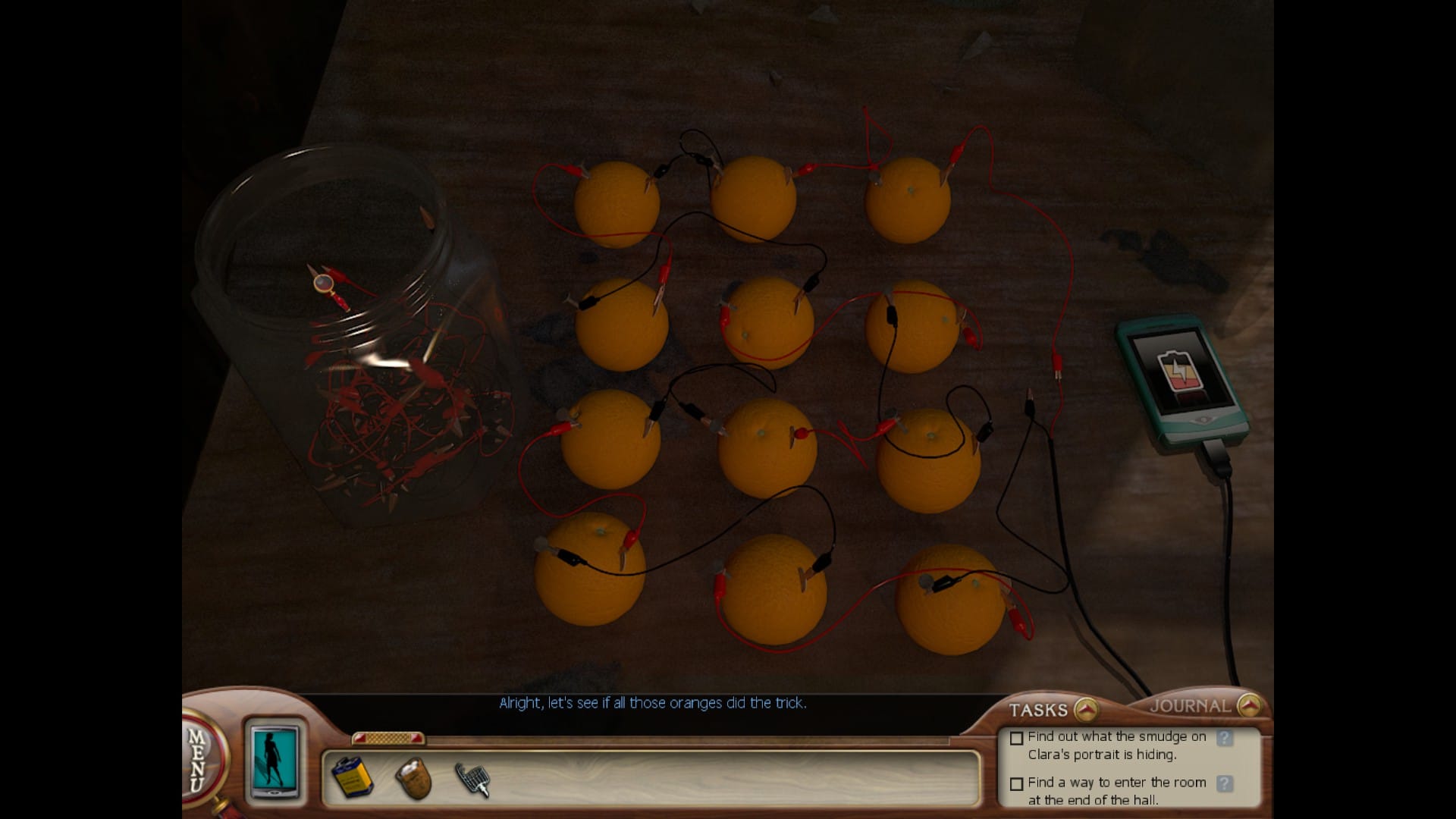
Task: Show the hint for the room-entry task
Action: coord(1224,783)
